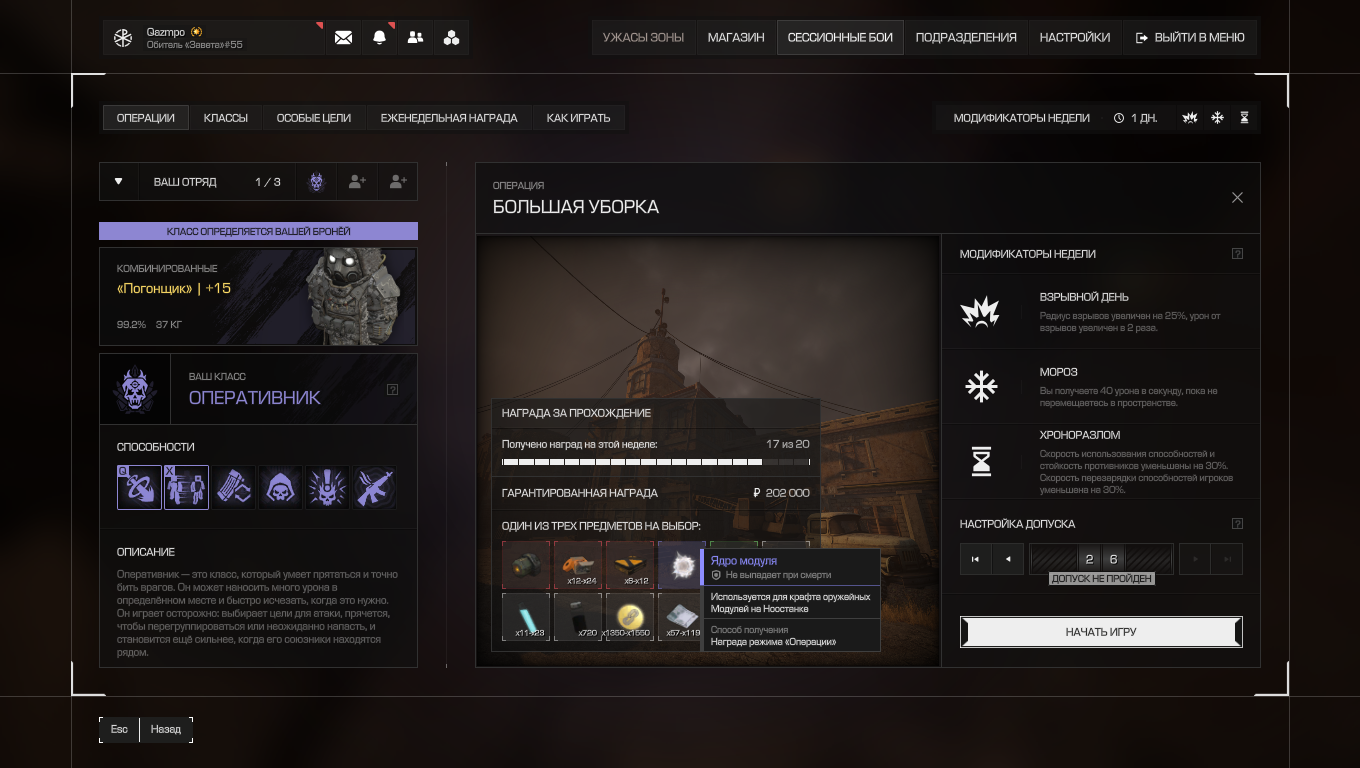The height and width of the screenshot is (768, 1360).
Task: Show the Еженедельная награда tab
Action: tap(449, 118)
